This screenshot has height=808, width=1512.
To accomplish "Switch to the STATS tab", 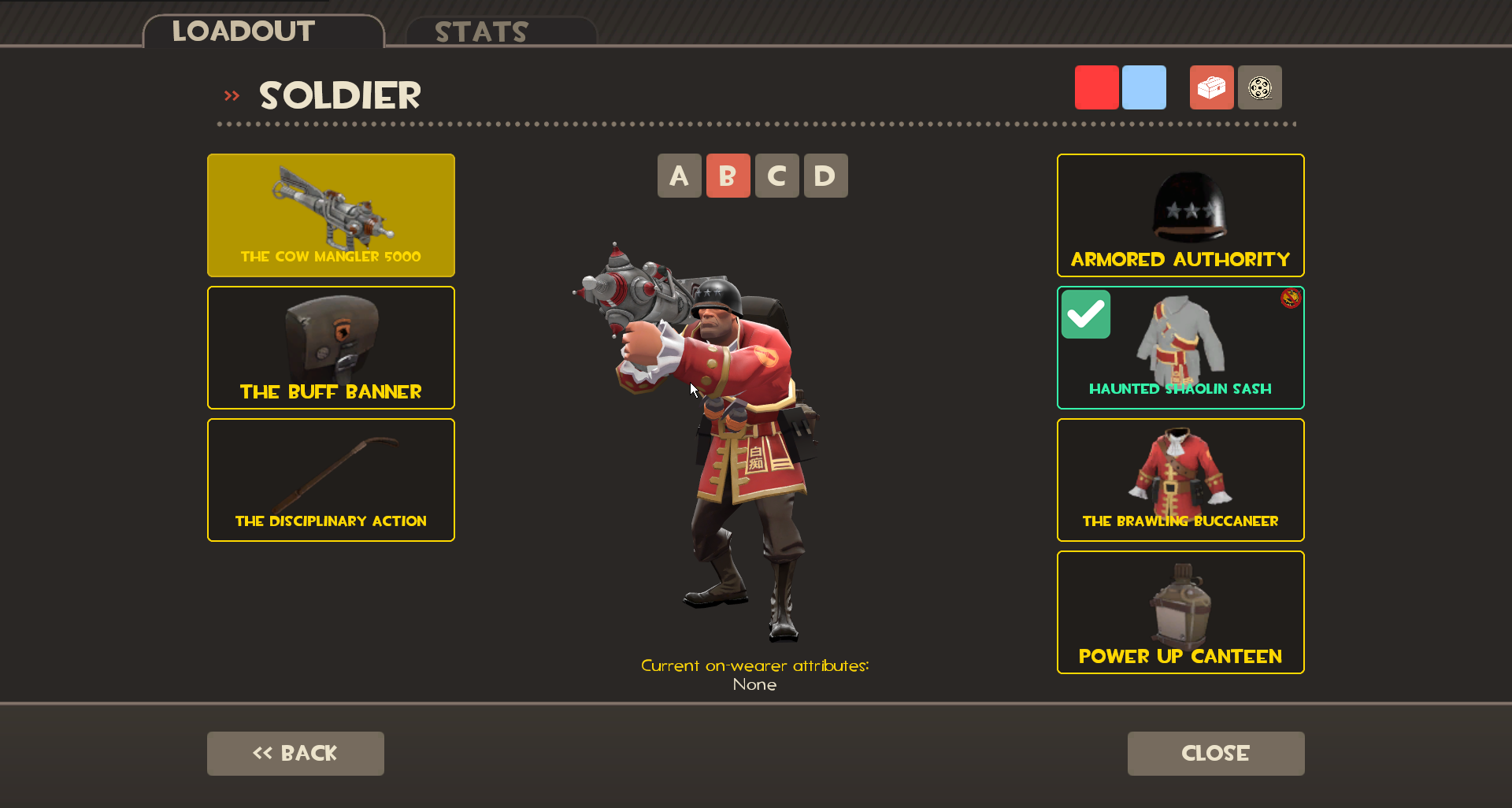I will 481,32.
